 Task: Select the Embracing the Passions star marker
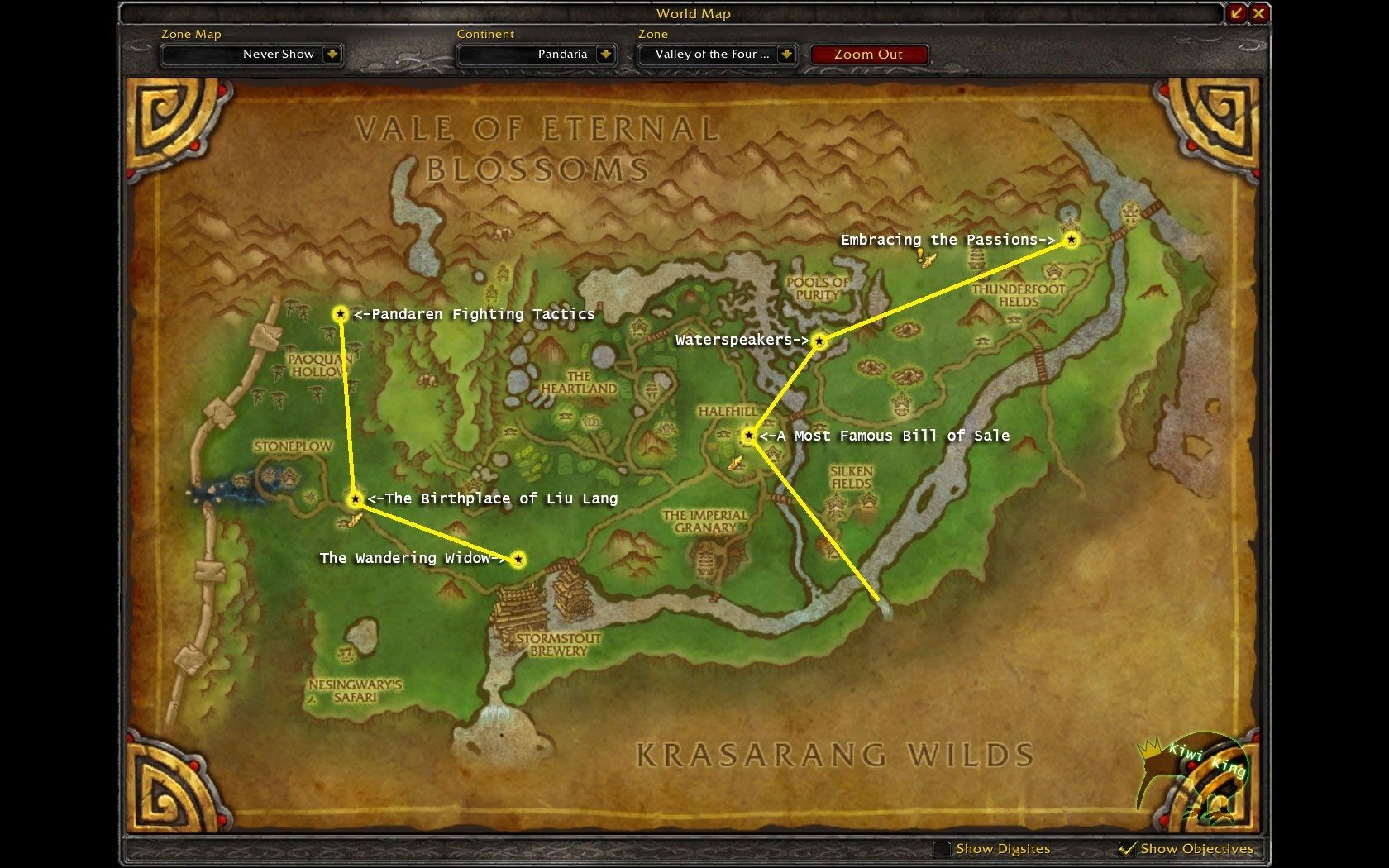pos(1071,240)
